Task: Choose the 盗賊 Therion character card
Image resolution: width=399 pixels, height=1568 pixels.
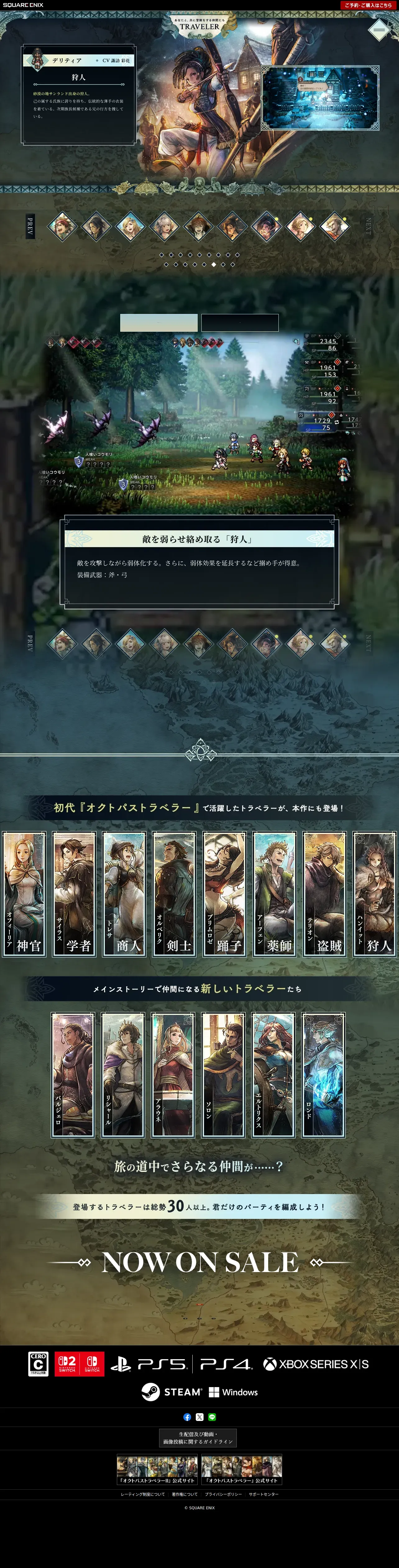Action: (325, 893)
